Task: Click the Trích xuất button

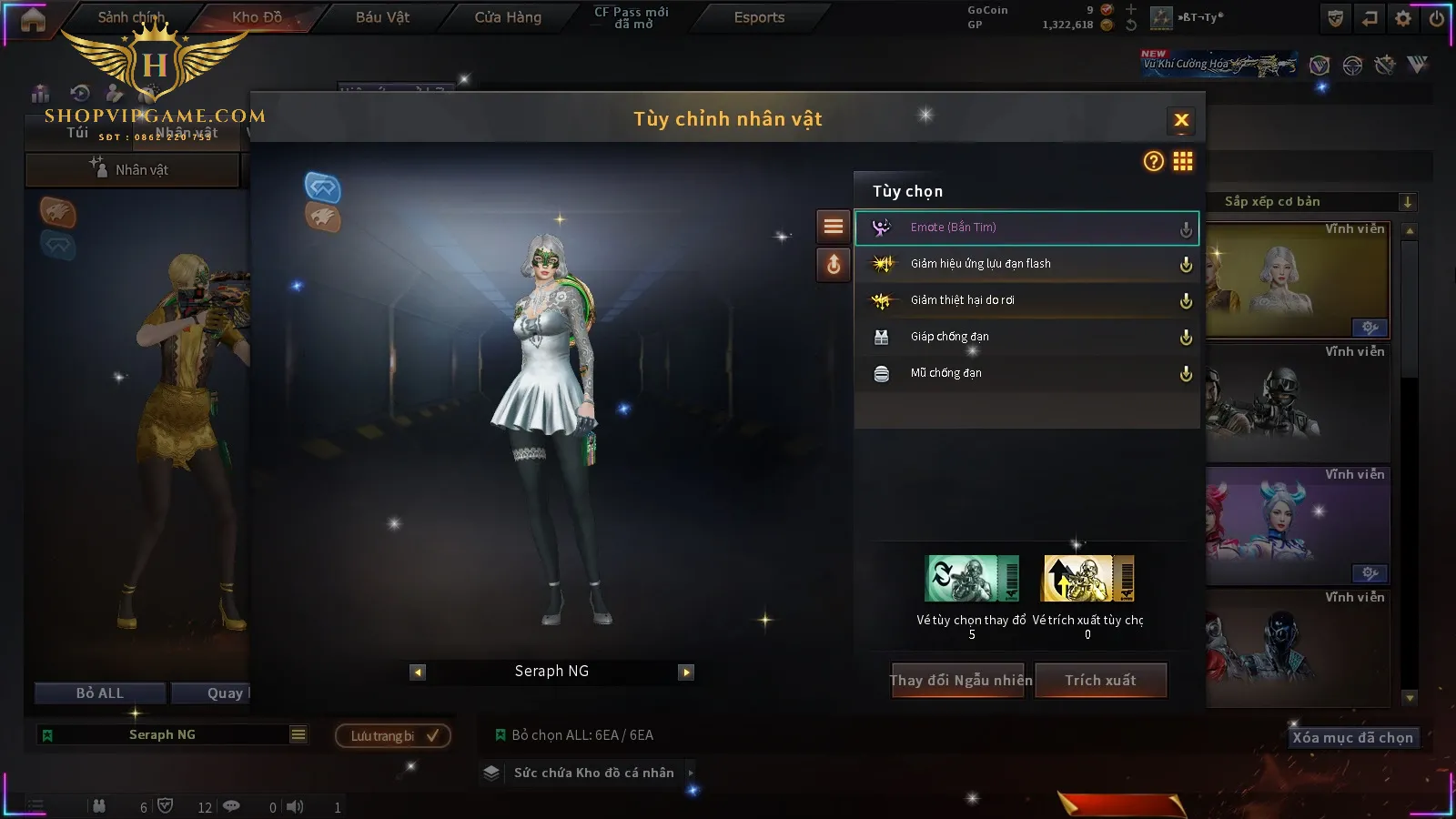Action: click(x=1101, y=681)
